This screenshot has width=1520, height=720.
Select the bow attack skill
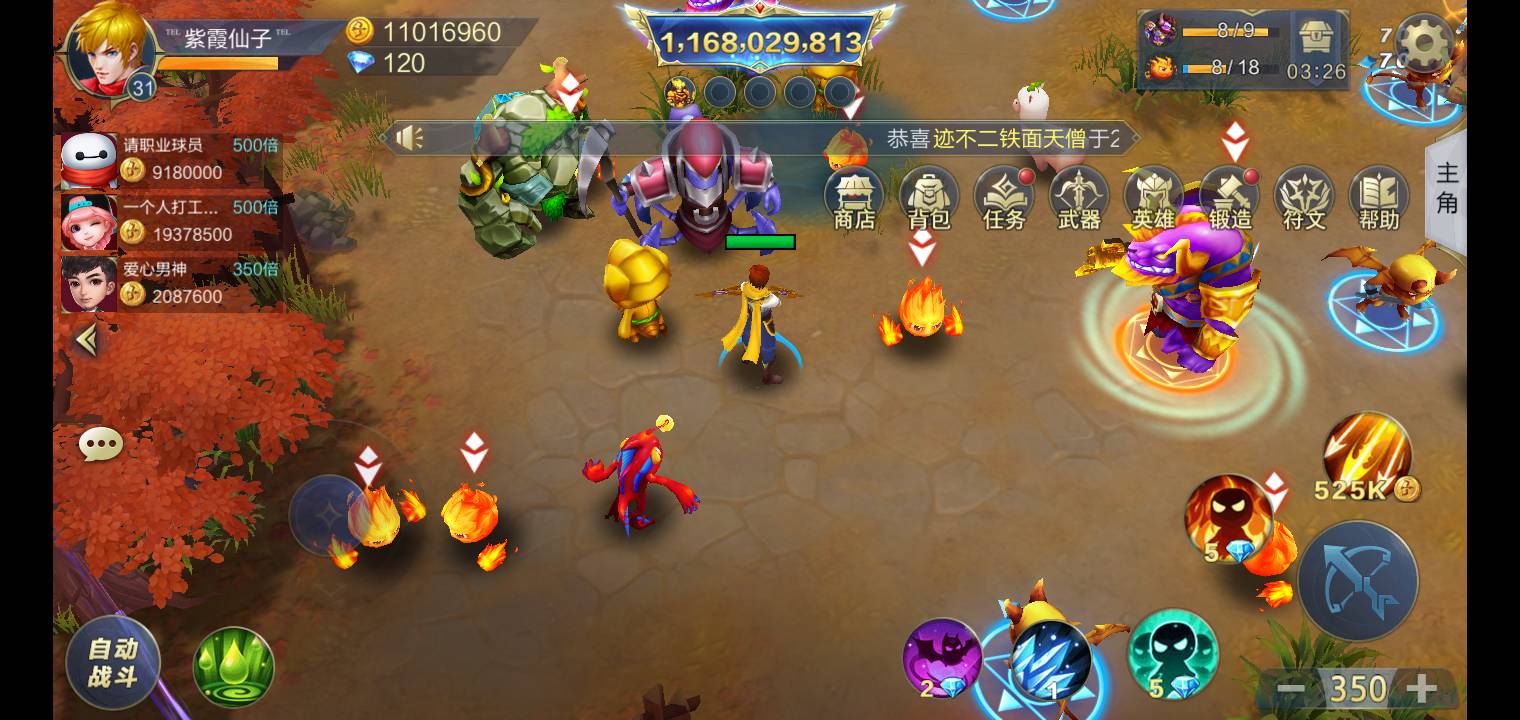[x=1358, y=580]
